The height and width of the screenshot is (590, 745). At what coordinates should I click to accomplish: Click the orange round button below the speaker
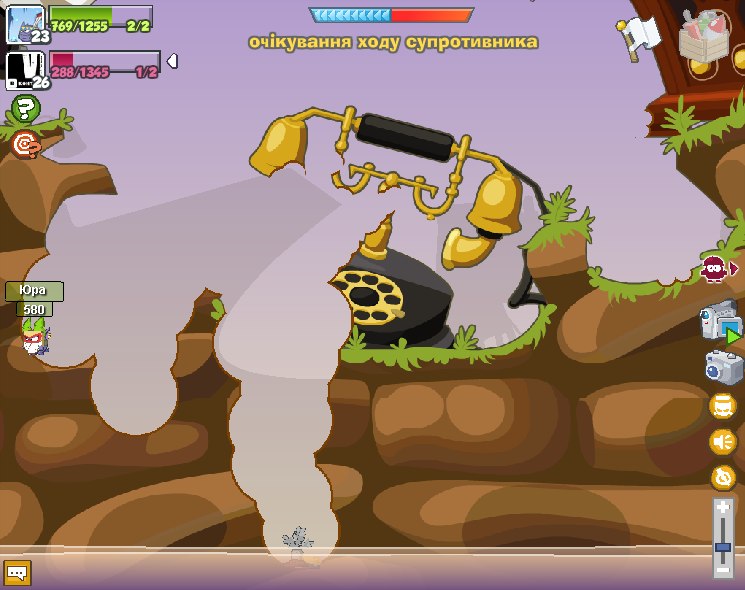(722, 477)
